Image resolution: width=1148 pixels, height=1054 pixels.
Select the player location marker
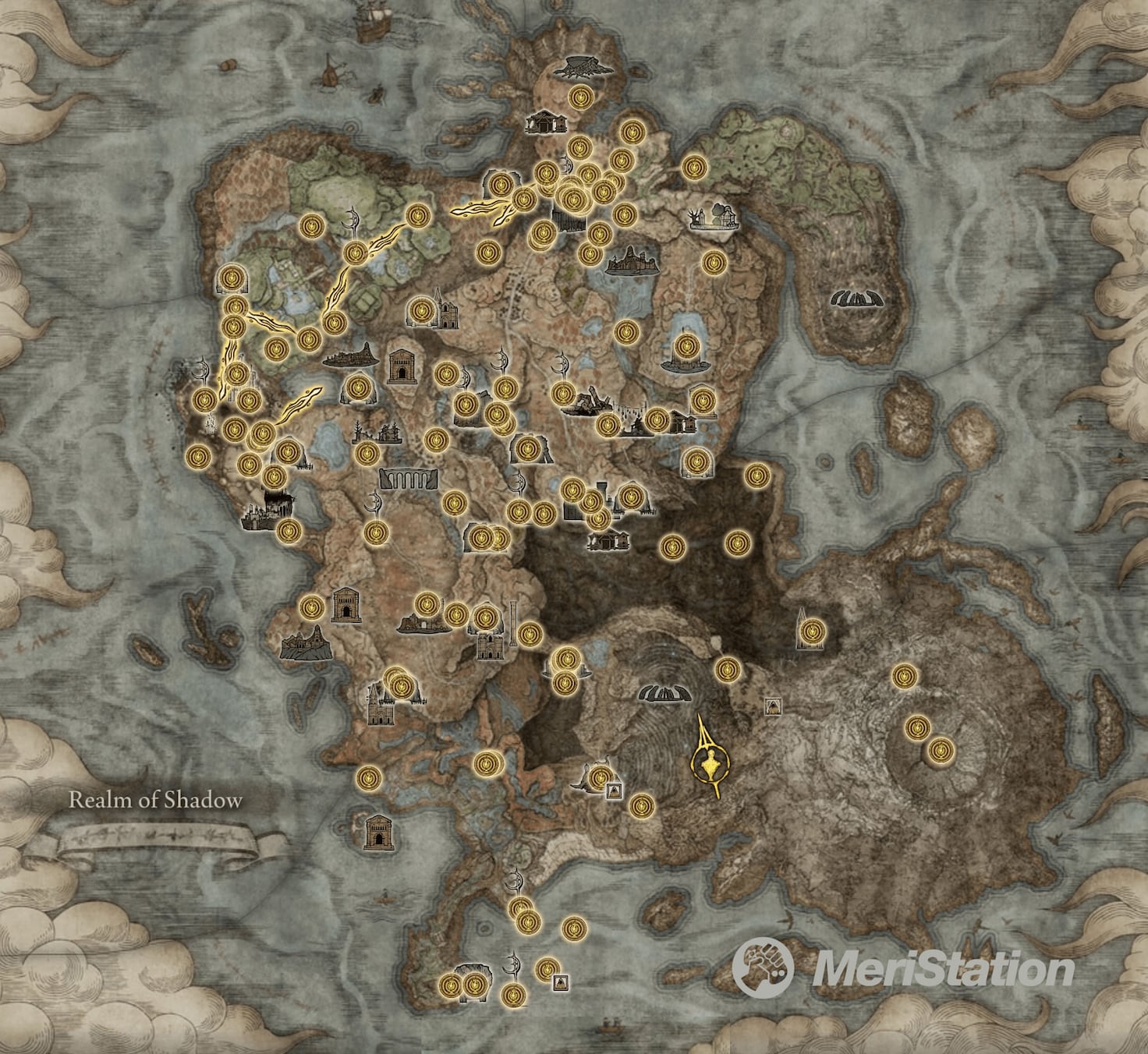tap(710, 760)
